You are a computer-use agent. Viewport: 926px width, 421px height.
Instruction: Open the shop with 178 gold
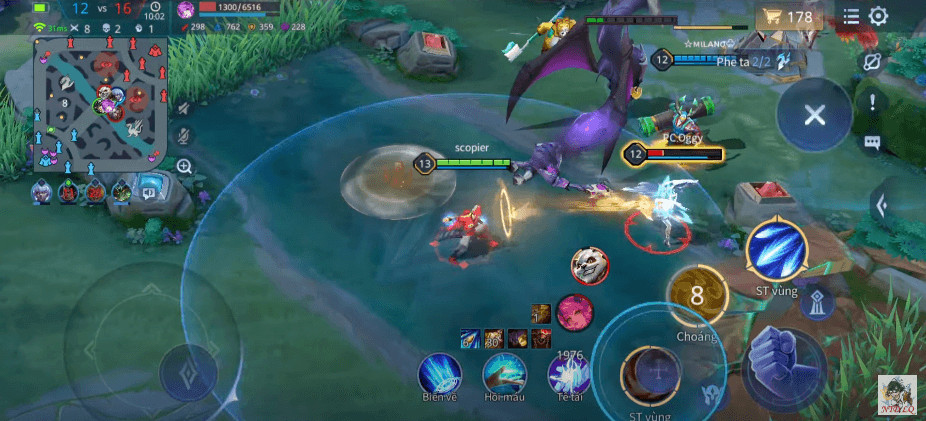pyautogui.click(x=789, y=17)
